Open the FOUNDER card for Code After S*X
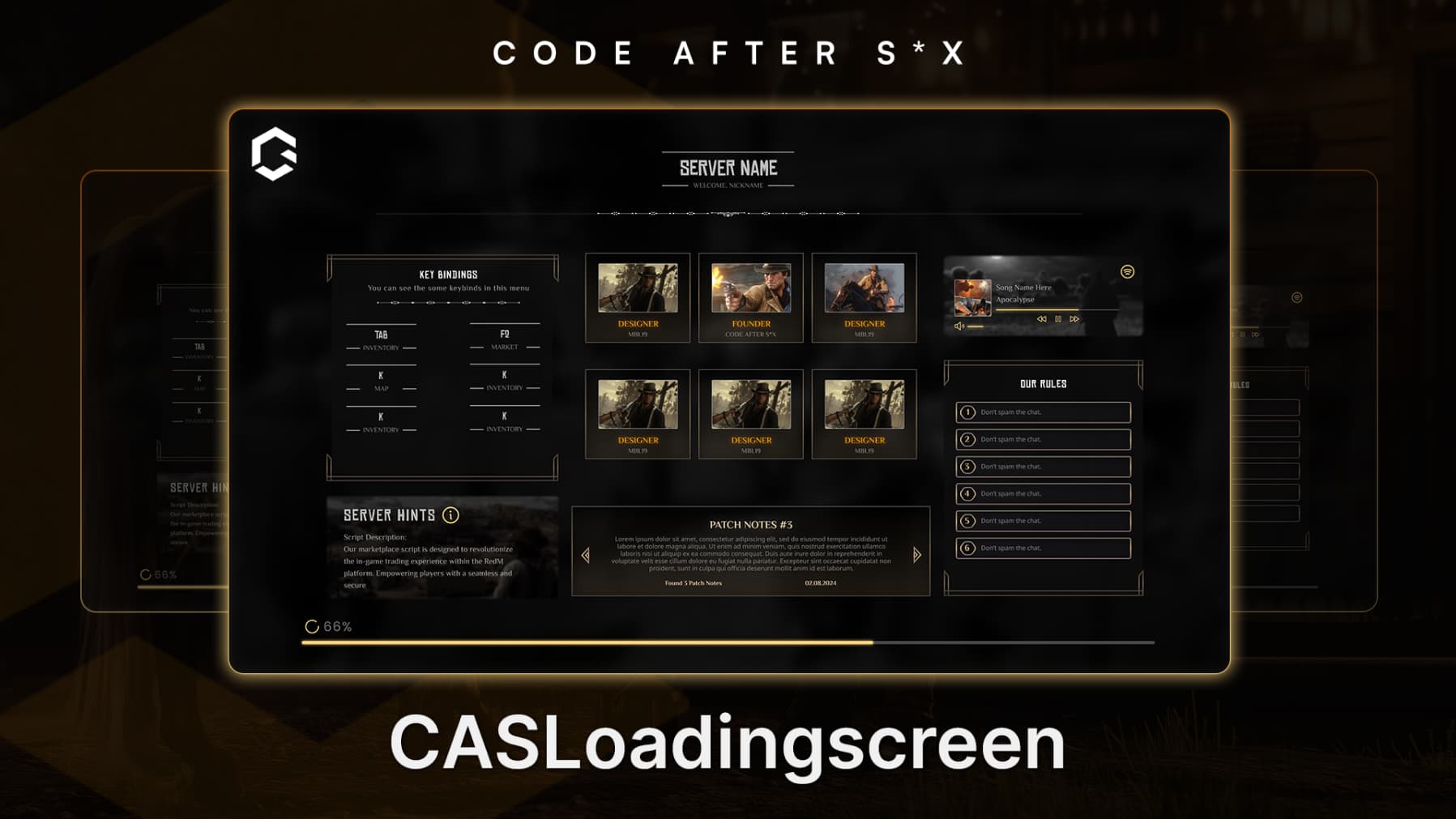Screen dimensions: 1456x819 click(749, 297)
